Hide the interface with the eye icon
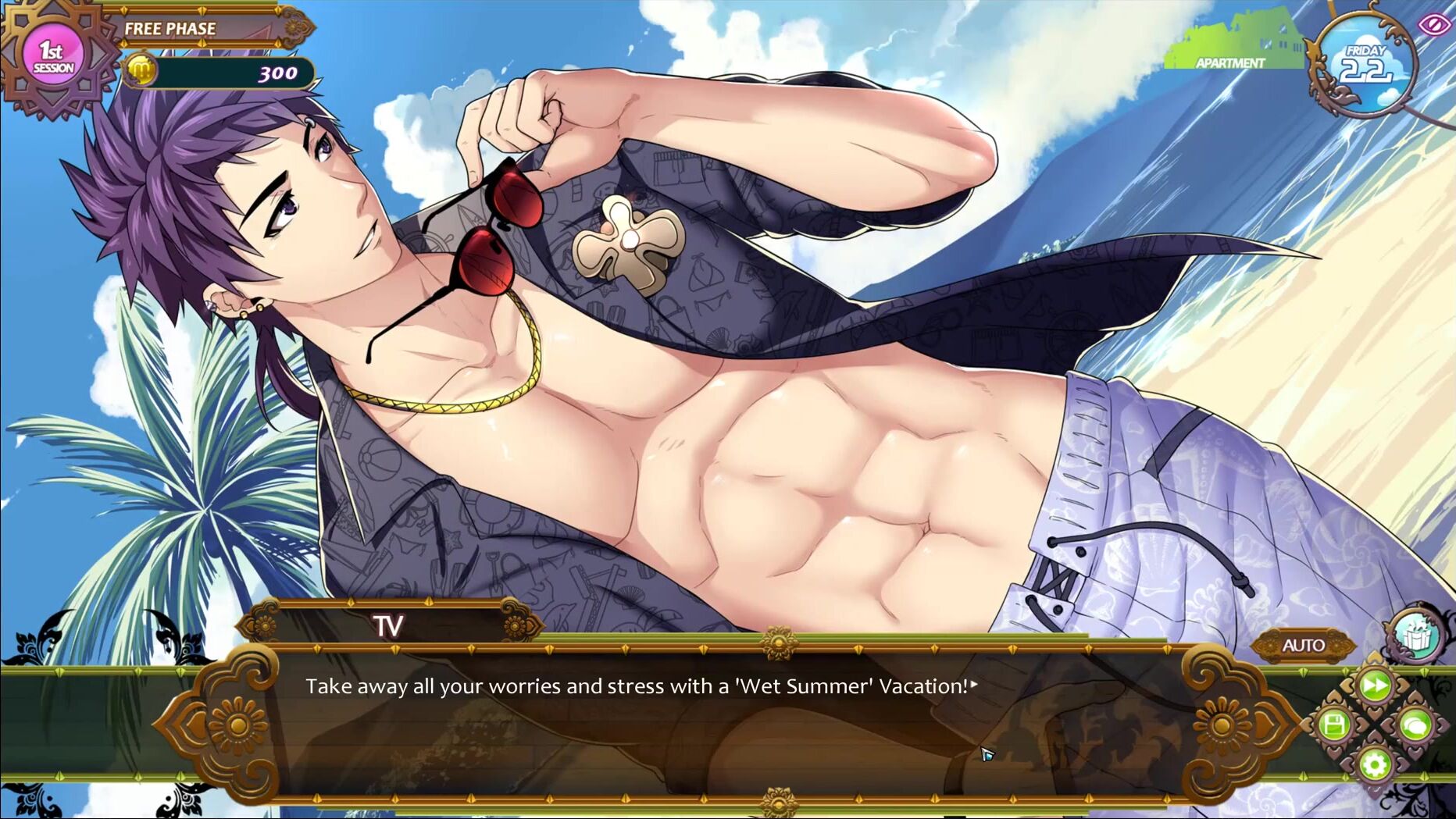The width and height of the screenshot is (1456, 819). [1434, 24]
